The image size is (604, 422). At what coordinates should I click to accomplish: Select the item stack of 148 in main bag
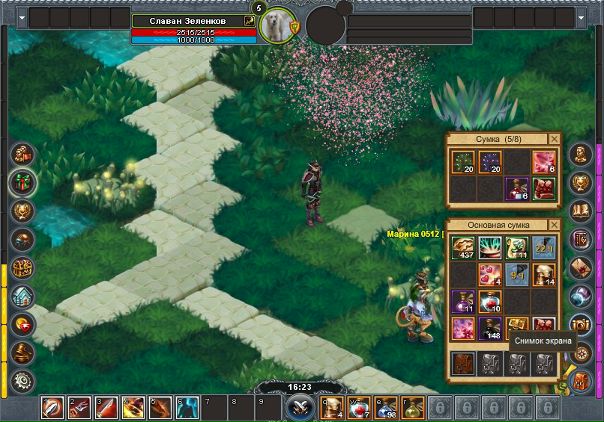490,329
